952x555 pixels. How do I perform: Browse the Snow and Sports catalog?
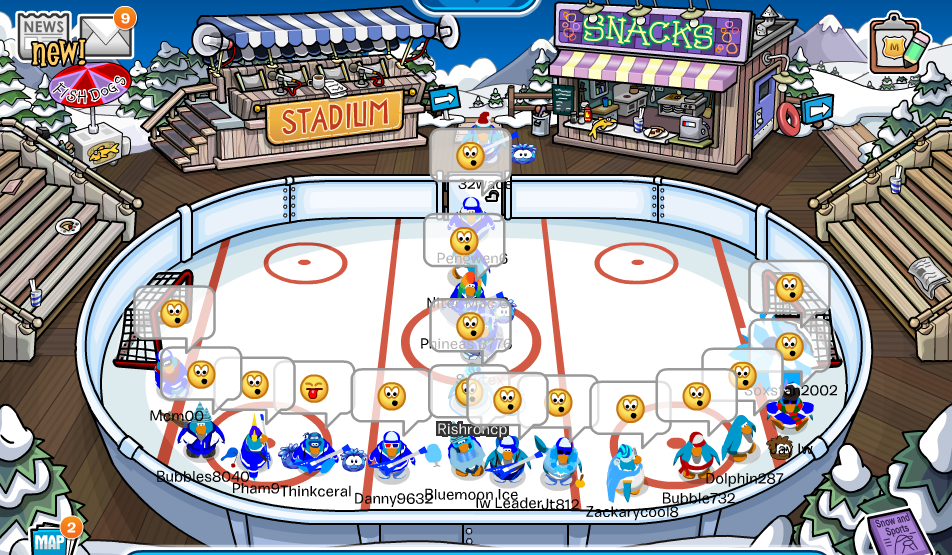[893, 530]
